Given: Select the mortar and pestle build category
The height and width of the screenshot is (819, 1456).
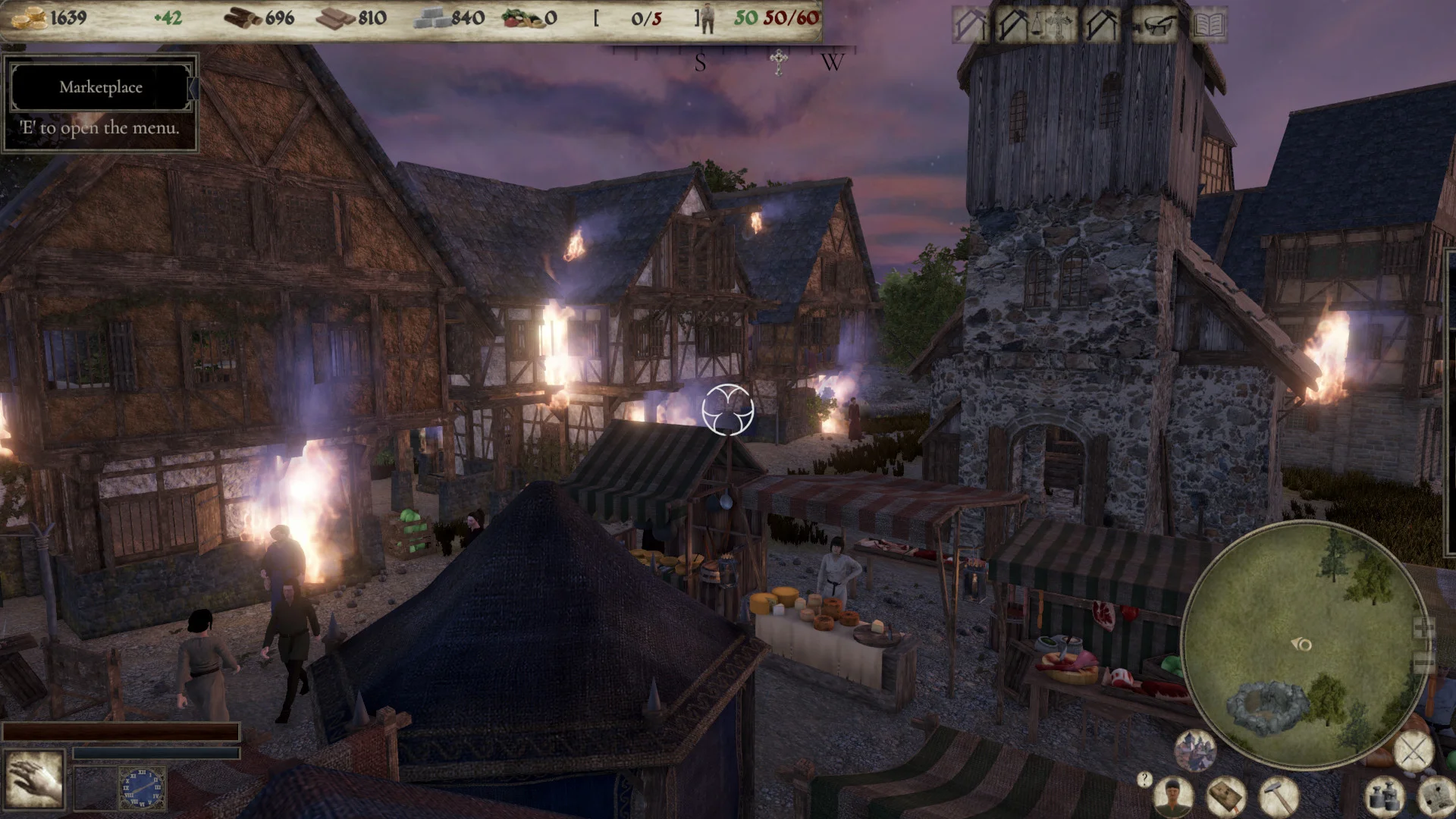Looking at the screenshot, I should pos(1156,27).
